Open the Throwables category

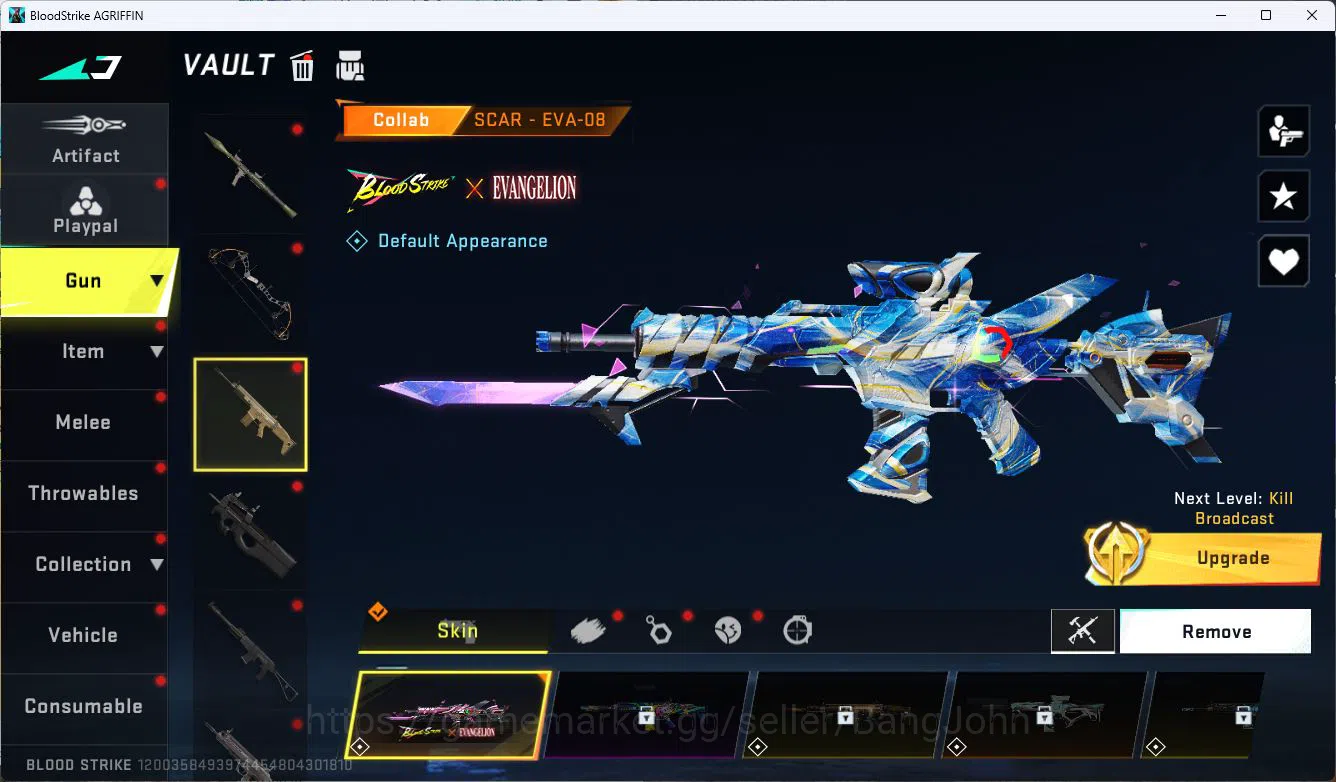pos(84,493)
